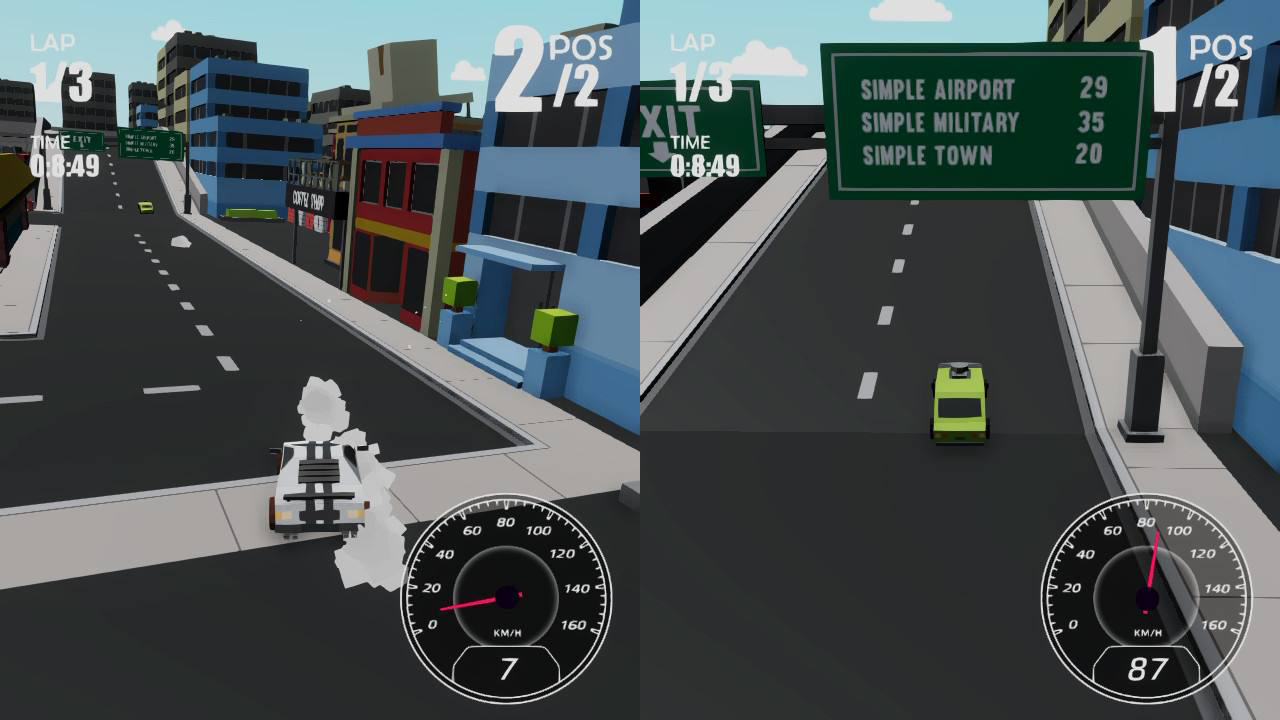
Task: Click the SIMPLE AIRPORT sign entry
Action: pos(940,87)
